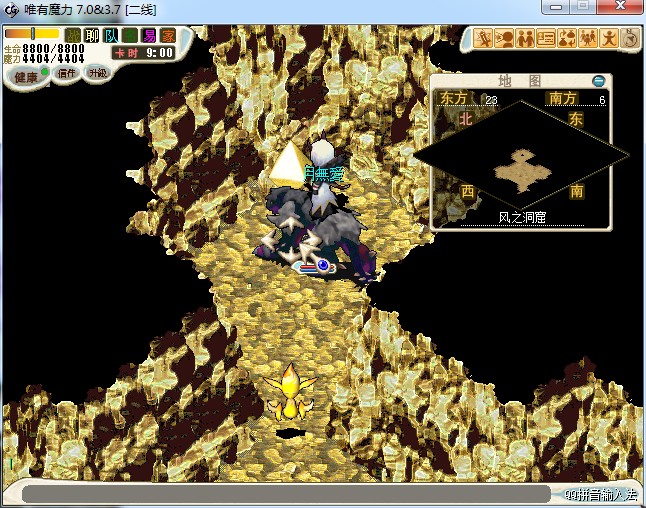
Task: Toggle the 聊 chat mode button
Action: [x=92, y=35]
